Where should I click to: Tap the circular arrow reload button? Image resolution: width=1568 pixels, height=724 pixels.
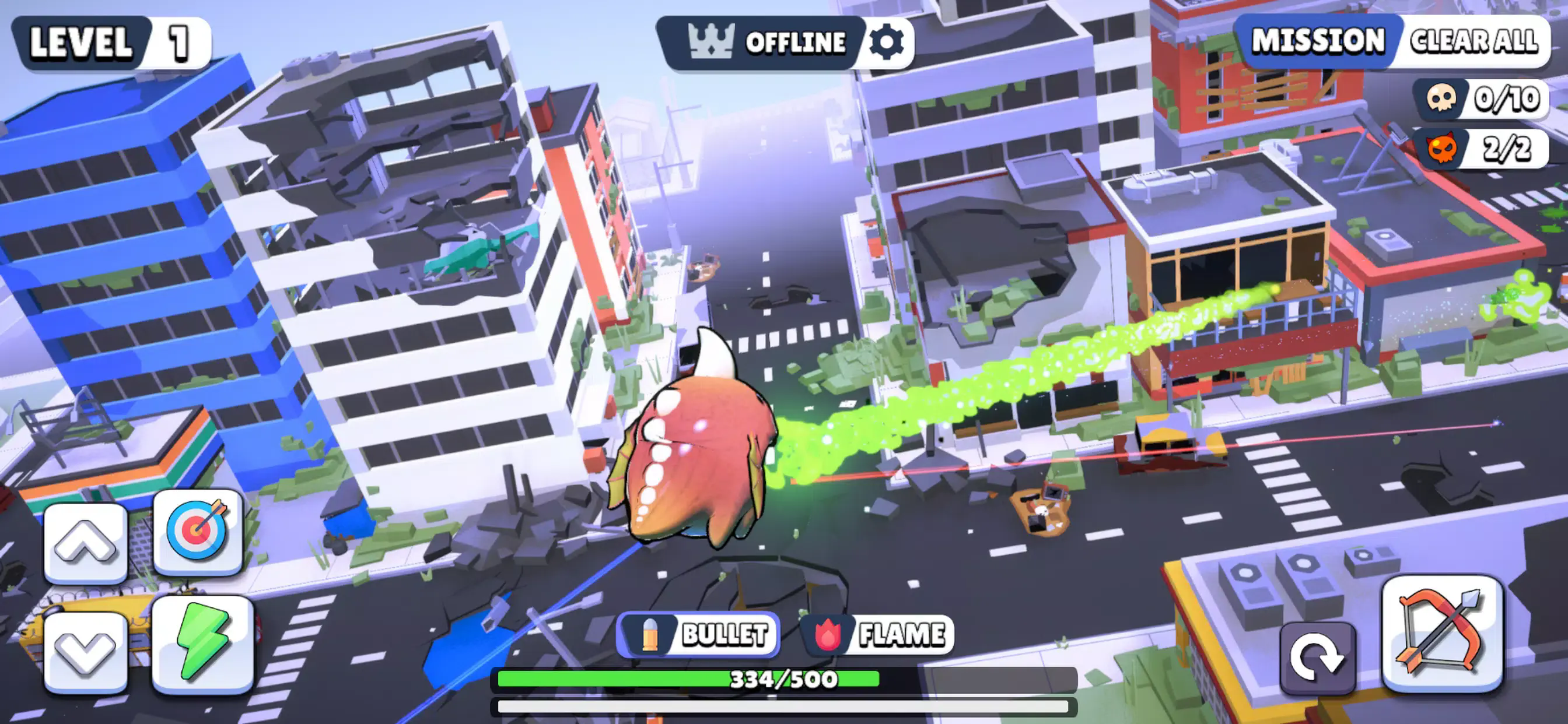pos(1317,658)
